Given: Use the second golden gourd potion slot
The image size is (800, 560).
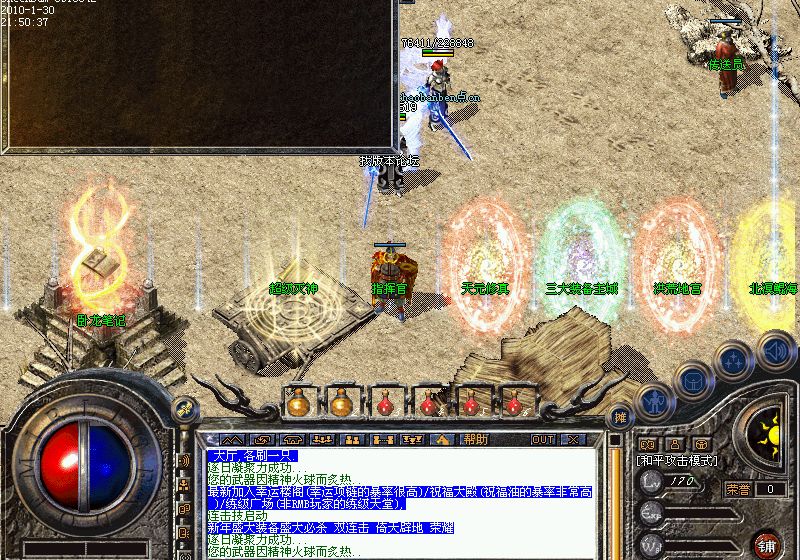Looking at the screenshot, I should (341, 403).
